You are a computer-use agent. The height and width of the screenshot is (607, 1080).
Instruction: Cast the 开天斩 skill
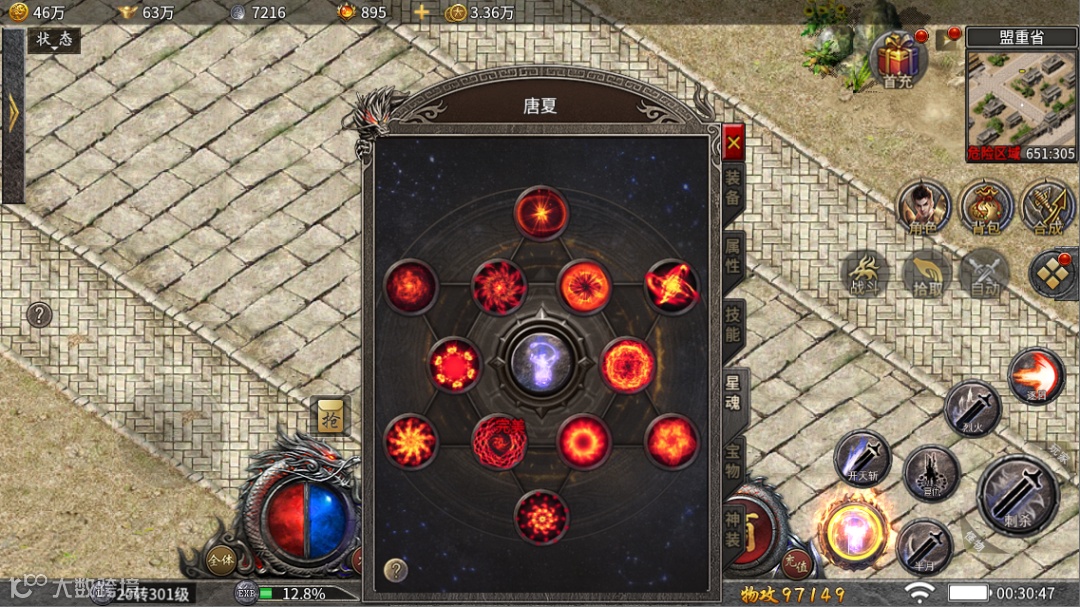point(862,459)
